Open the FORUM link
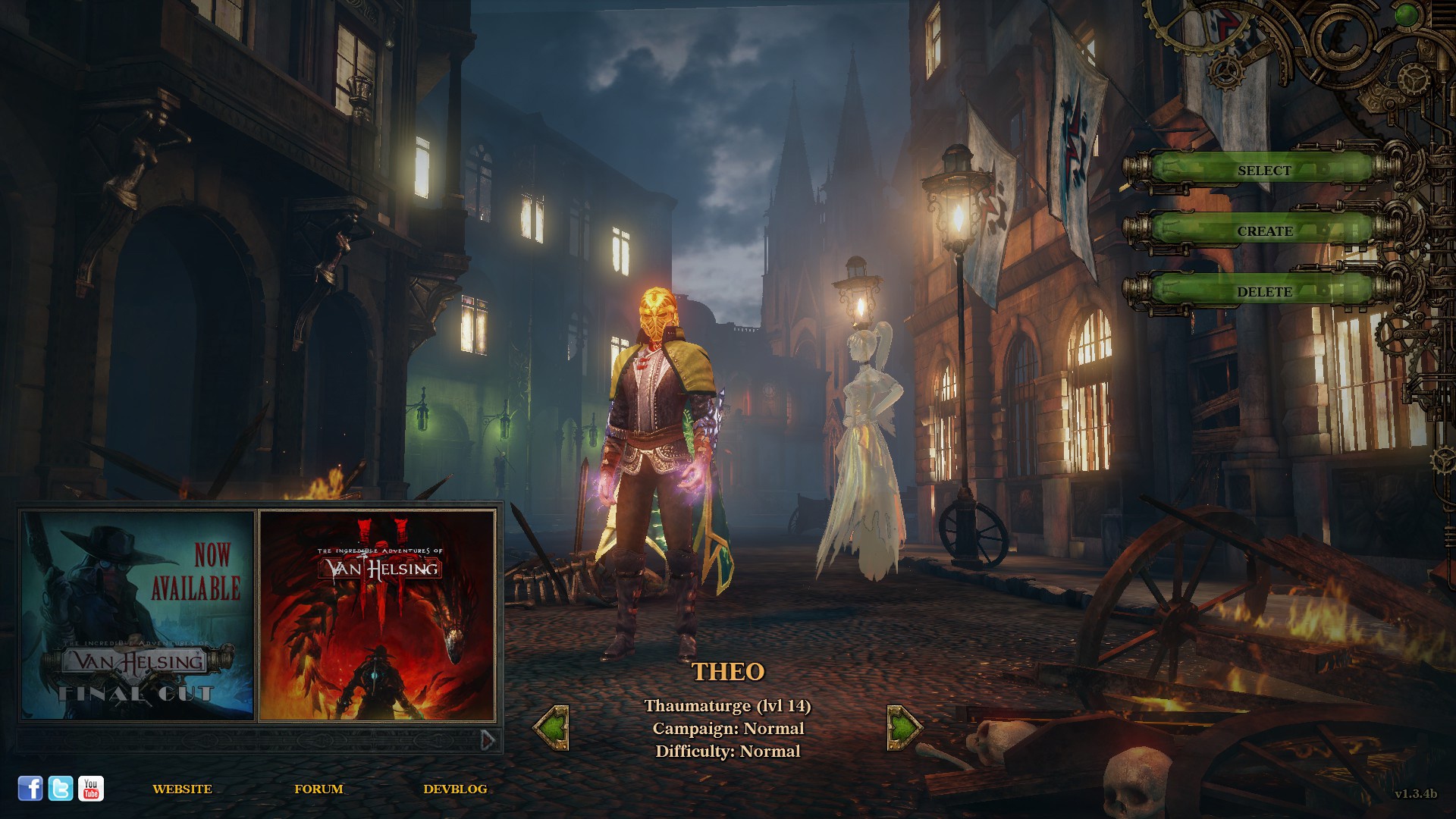The image size is (1456, 819). pos(318,789)
